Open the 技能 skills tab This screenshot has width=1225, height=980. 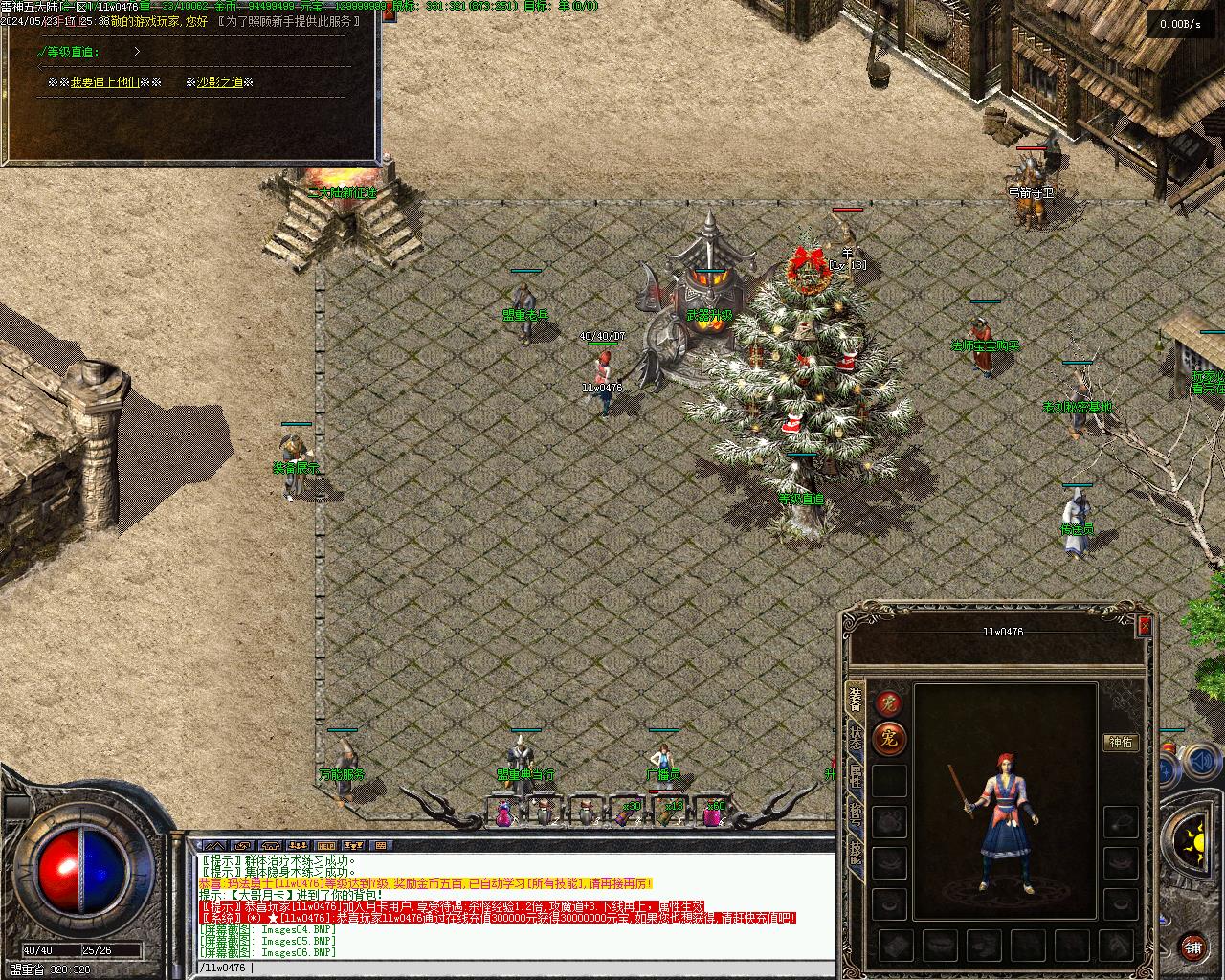click(x=856, y=854)
